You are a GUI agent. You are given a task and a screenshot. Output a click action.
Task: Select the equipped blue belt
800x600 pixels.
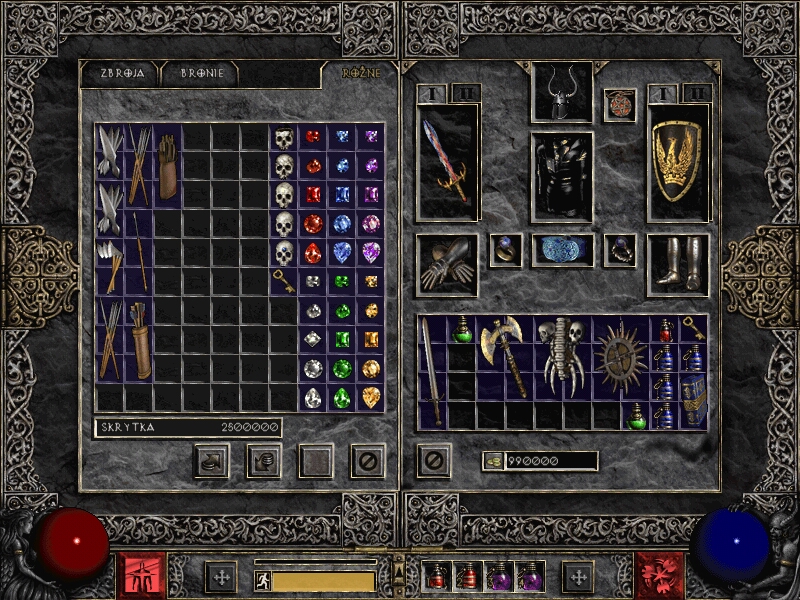coord(561,250)
